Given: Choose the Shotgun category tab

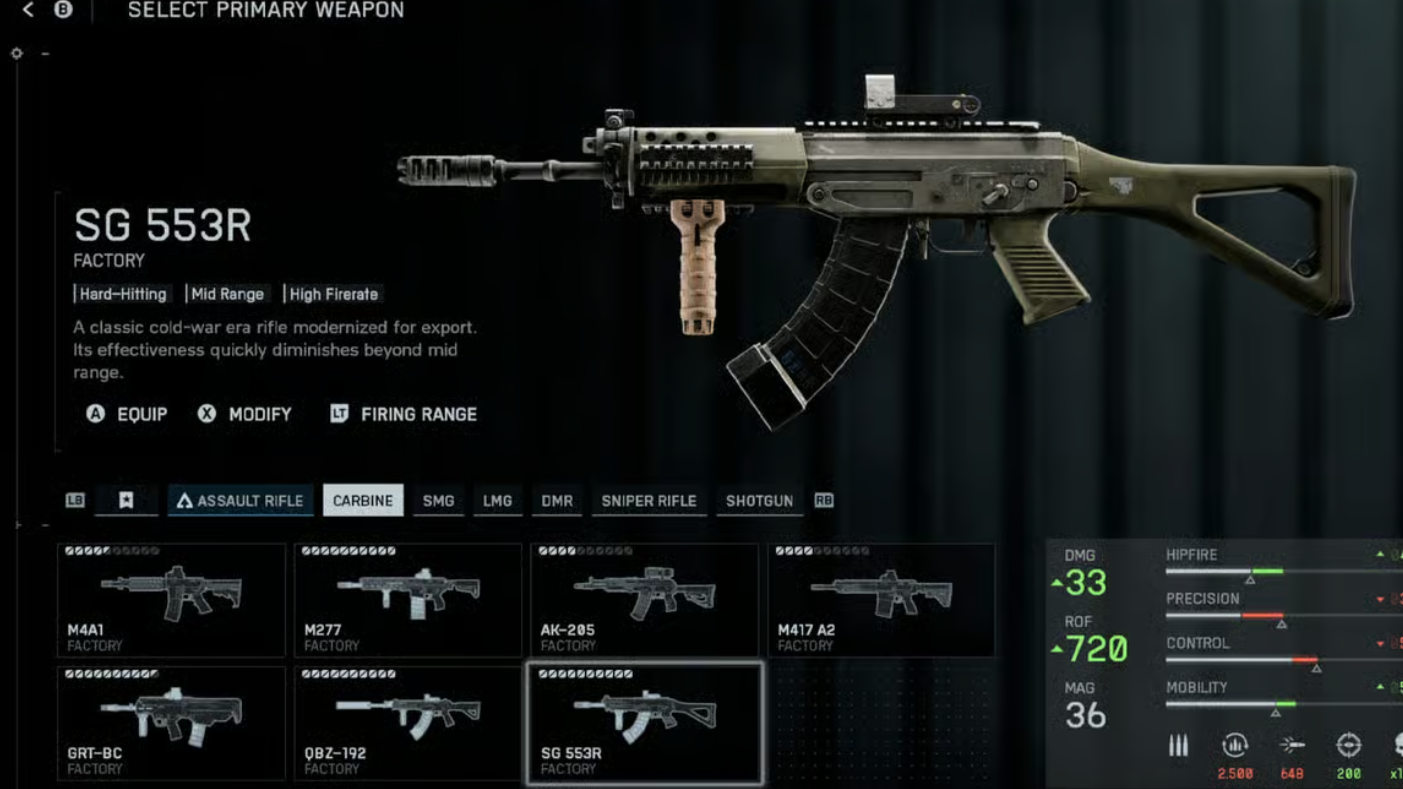Looking at the screenshot, I should [759, 501].
